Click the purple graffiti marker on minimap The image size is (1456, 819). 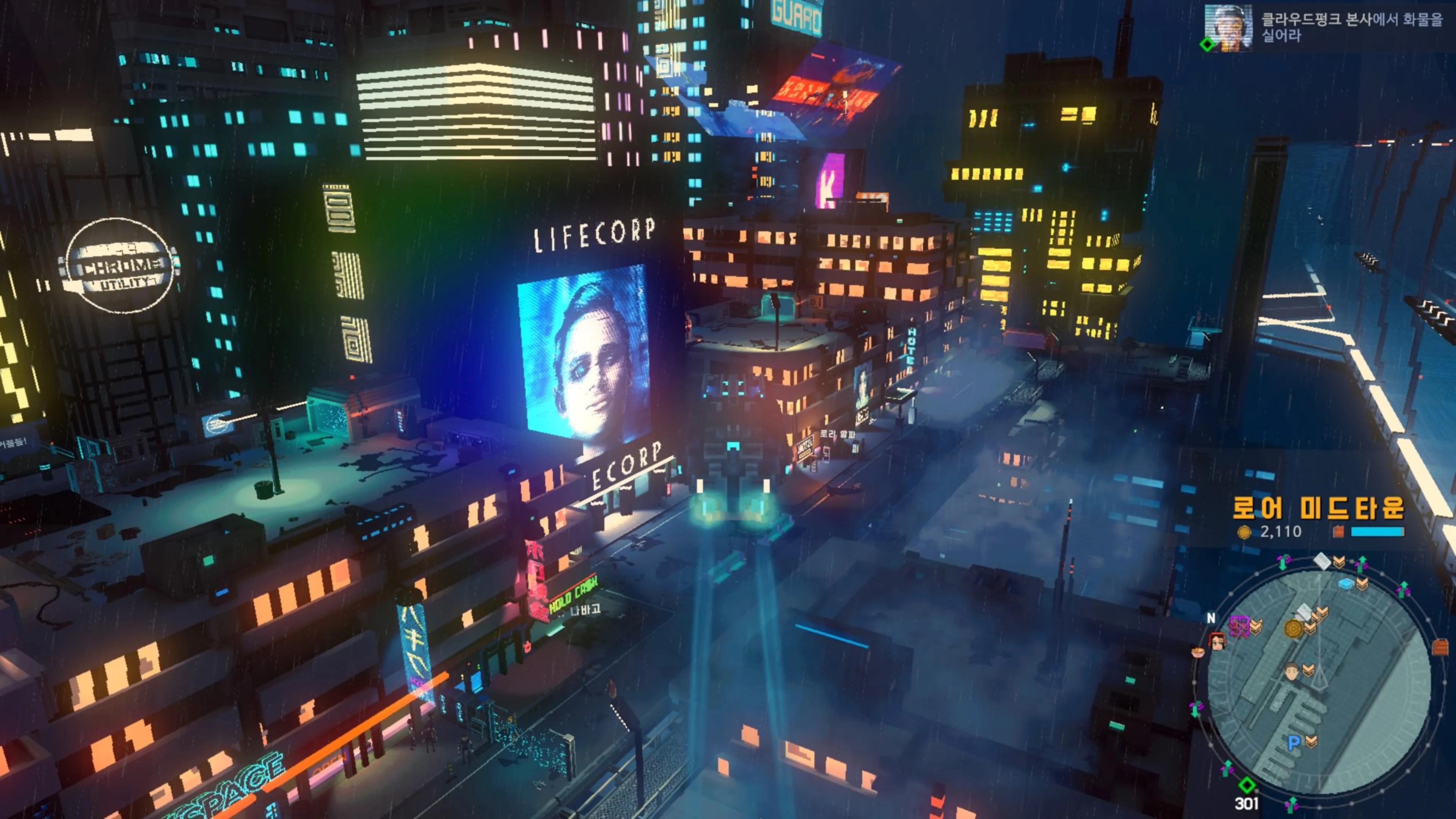point(1239,626)
